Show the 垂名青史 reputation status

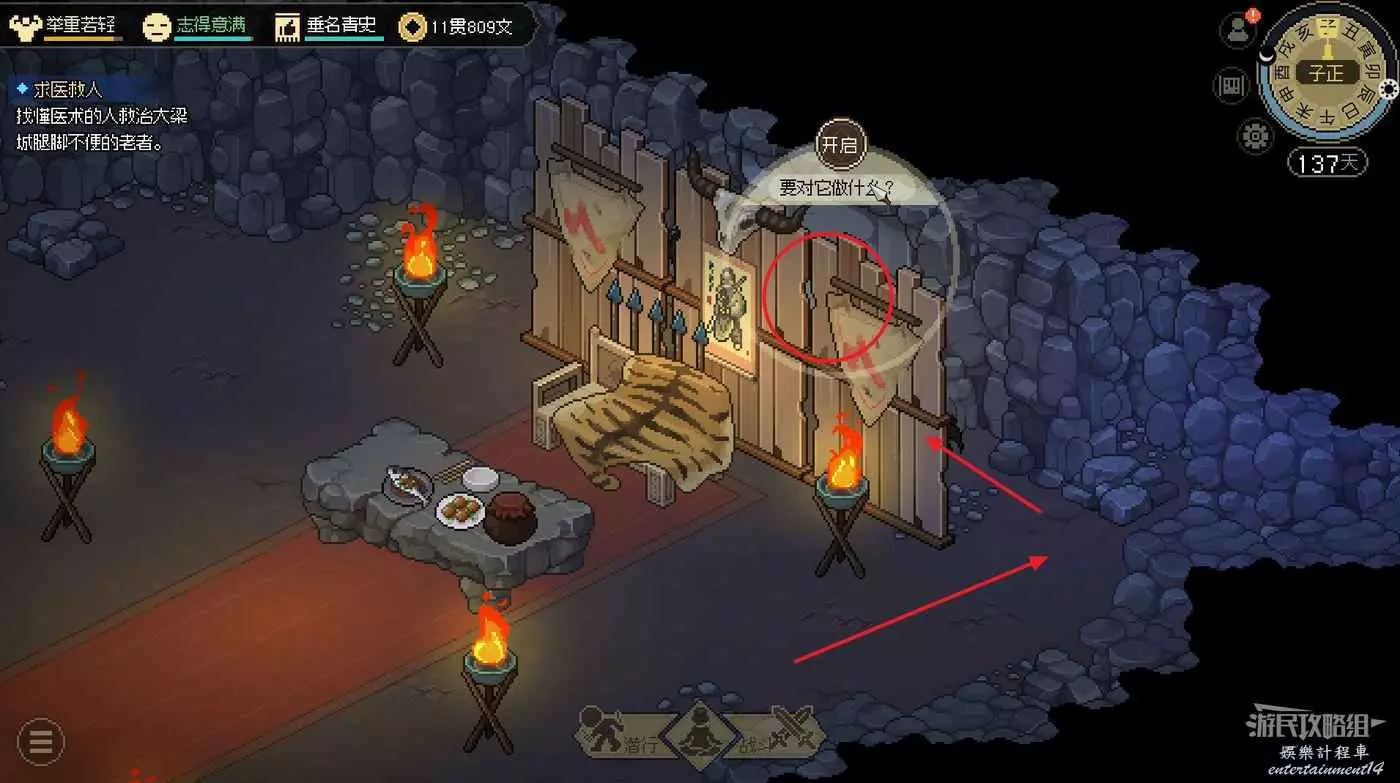pos(327,26)
